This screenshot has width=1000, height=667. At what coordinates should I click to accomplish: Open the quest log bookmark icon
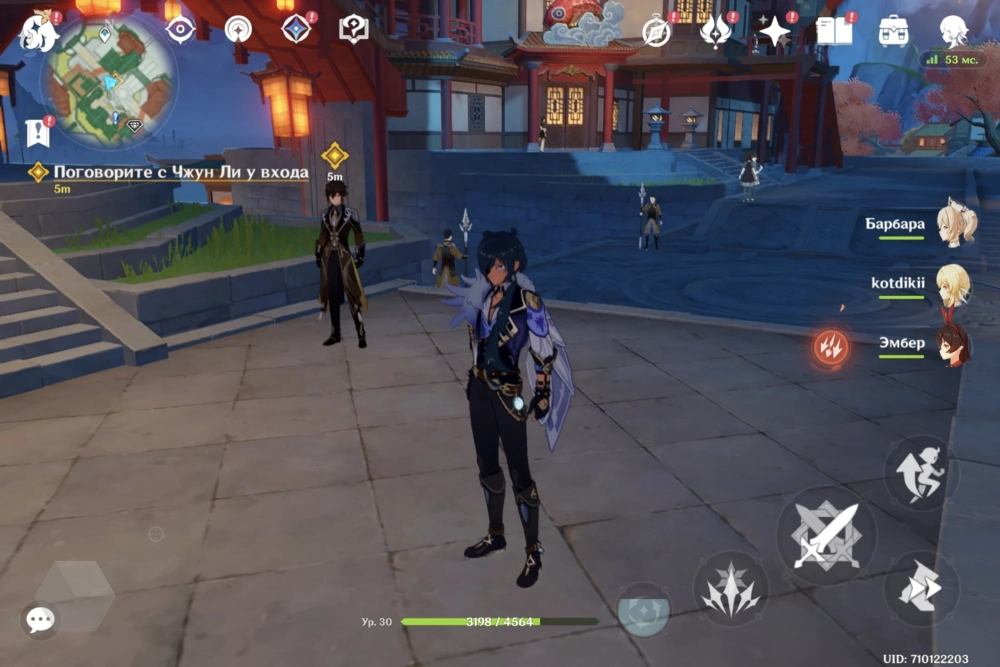(x=38, y=131)
